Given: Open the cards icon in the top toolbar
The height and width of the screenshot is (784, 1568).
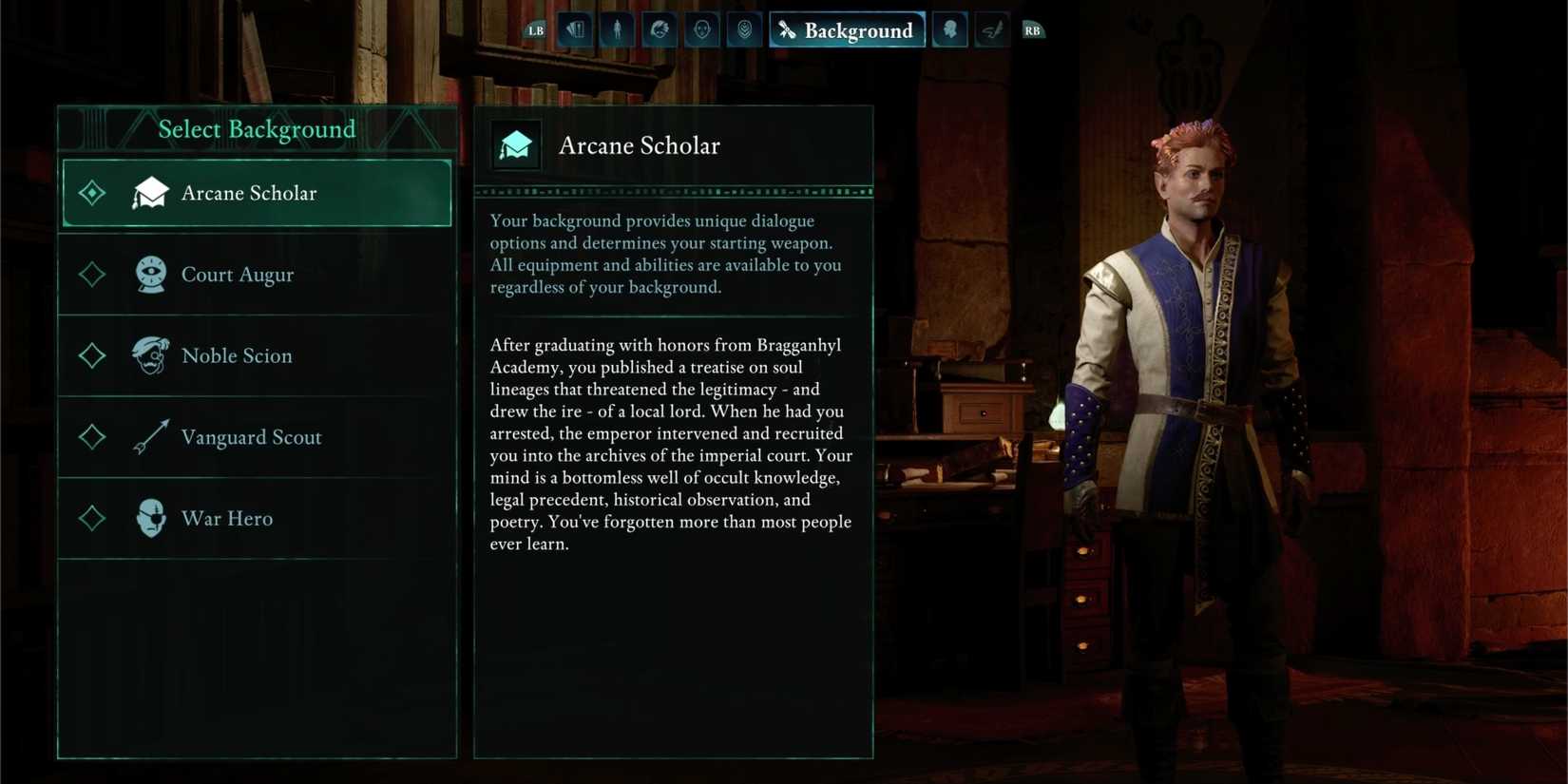Looking at the screenshot, I should (x=575, y=29).
